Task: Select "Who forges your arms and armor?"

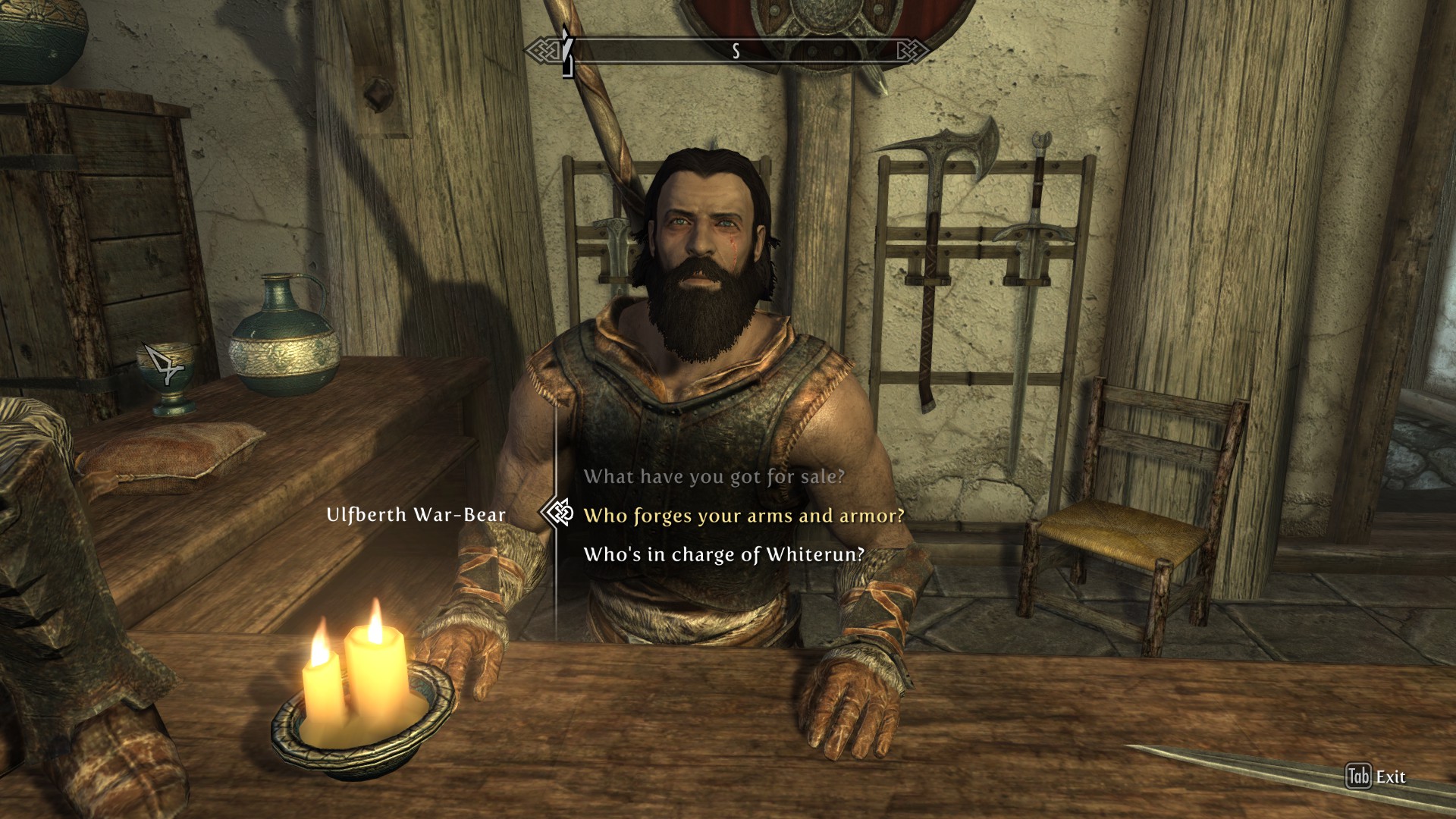Action: point(743,516)
